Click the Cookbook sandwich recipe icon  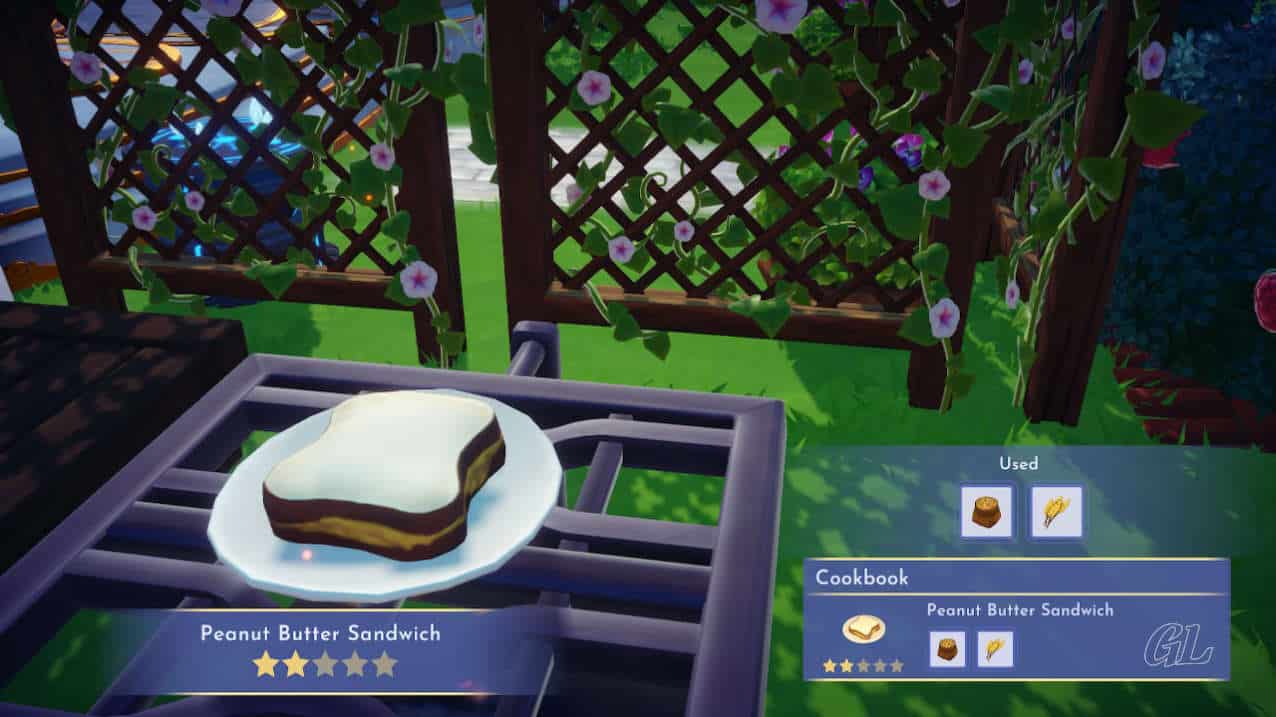862,629
